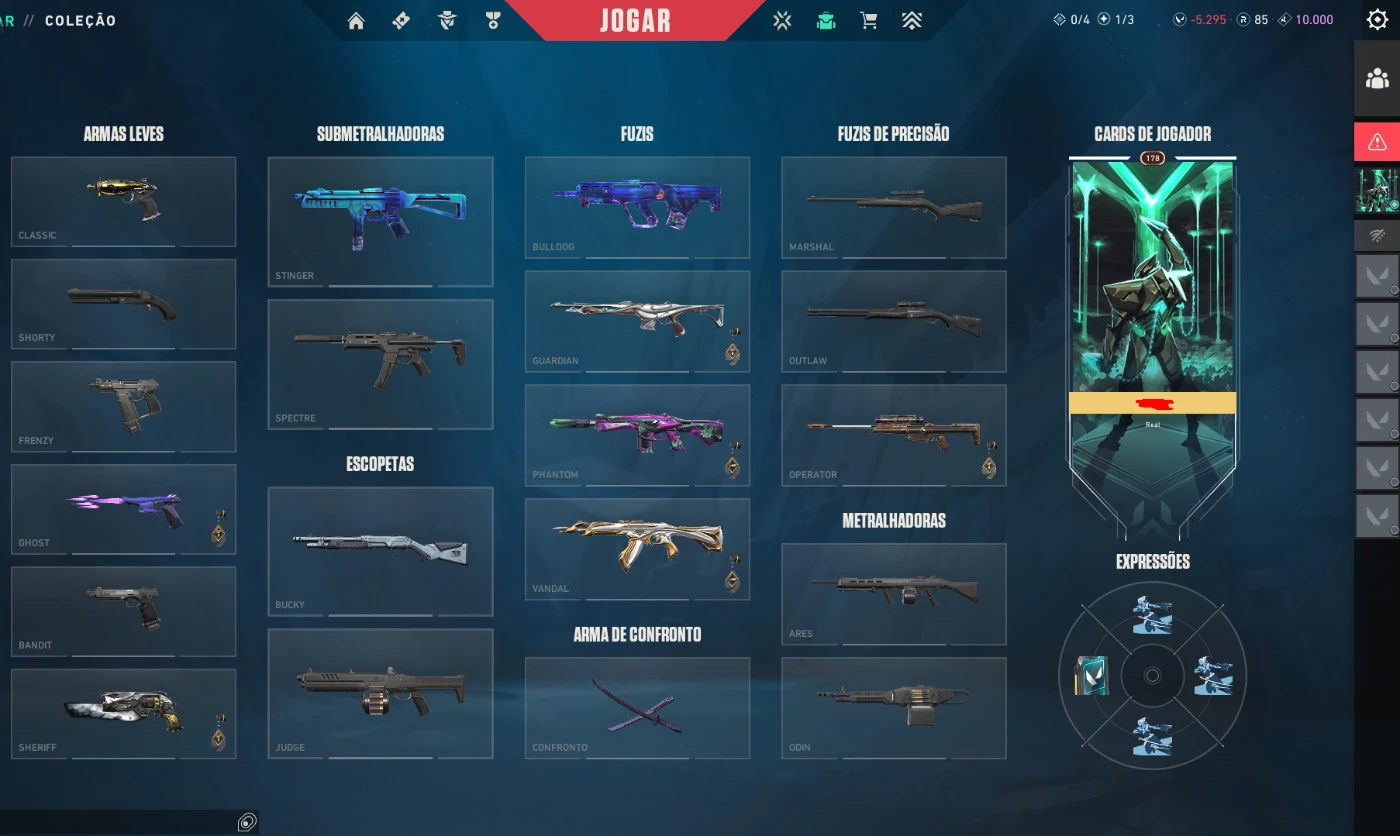Open the settings gear icon
1400x836 pixels.
(1377, 20)
